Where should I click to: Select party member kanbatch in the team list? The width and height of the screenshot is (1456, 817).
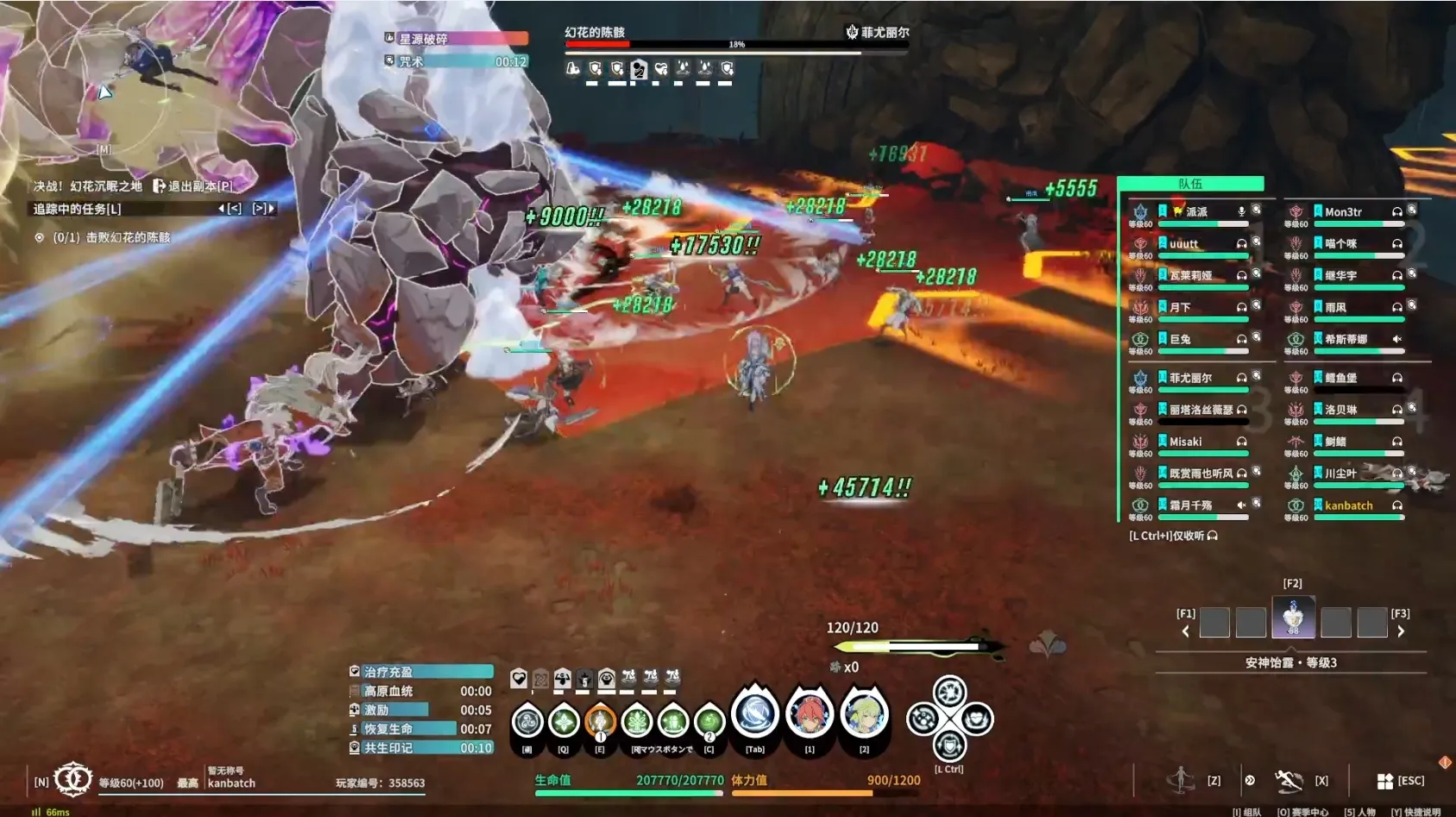coord(1348,506)
